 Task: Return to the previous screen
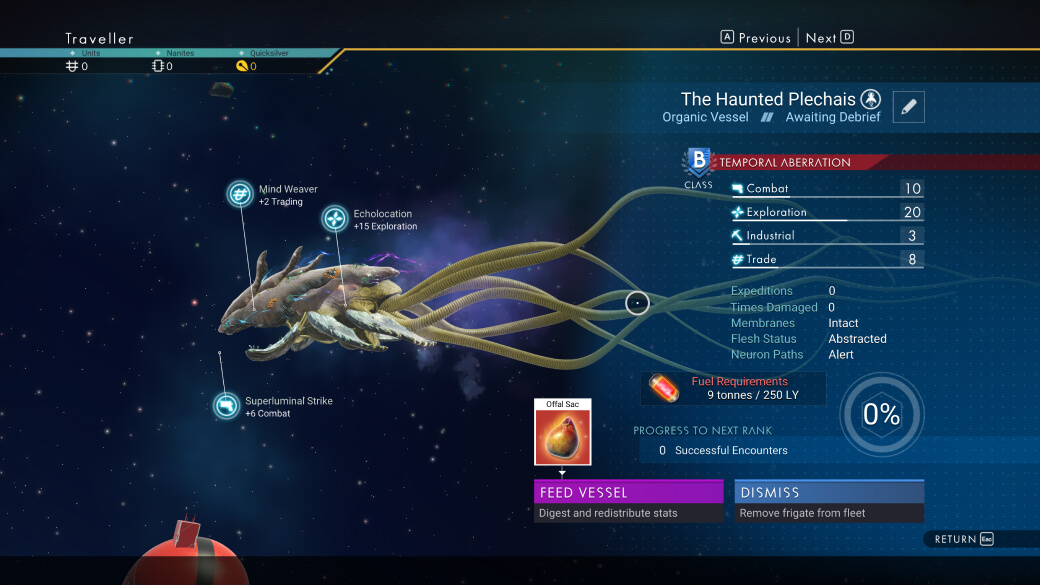pos(964,539)
